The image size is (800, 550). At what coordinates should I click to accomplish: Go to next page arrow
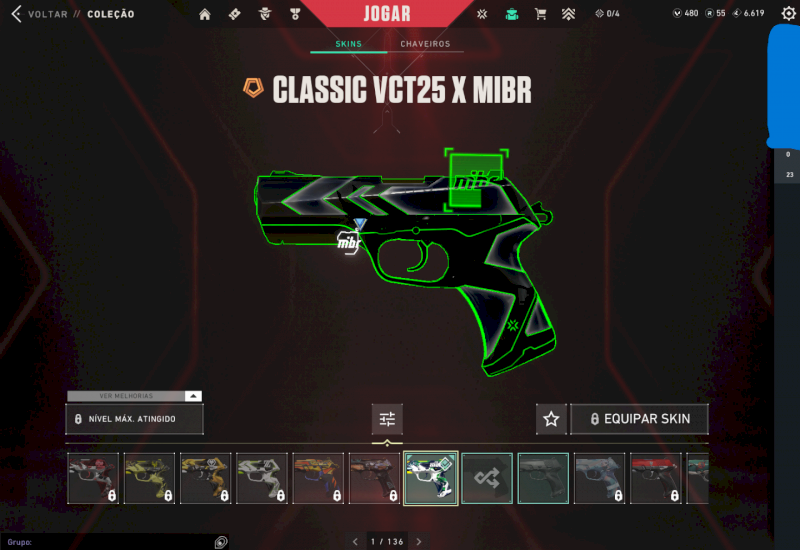point(419,542)
